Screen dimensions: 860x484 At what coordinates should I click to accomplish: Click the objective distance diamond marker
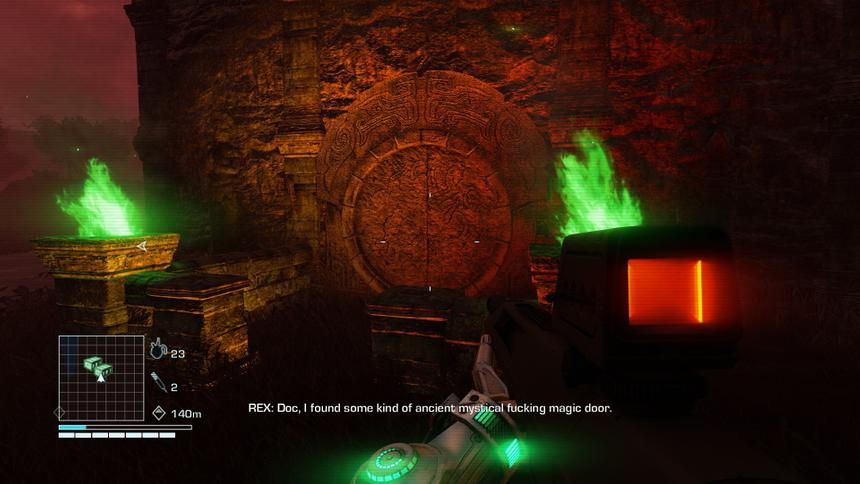[x=159, y=412]
